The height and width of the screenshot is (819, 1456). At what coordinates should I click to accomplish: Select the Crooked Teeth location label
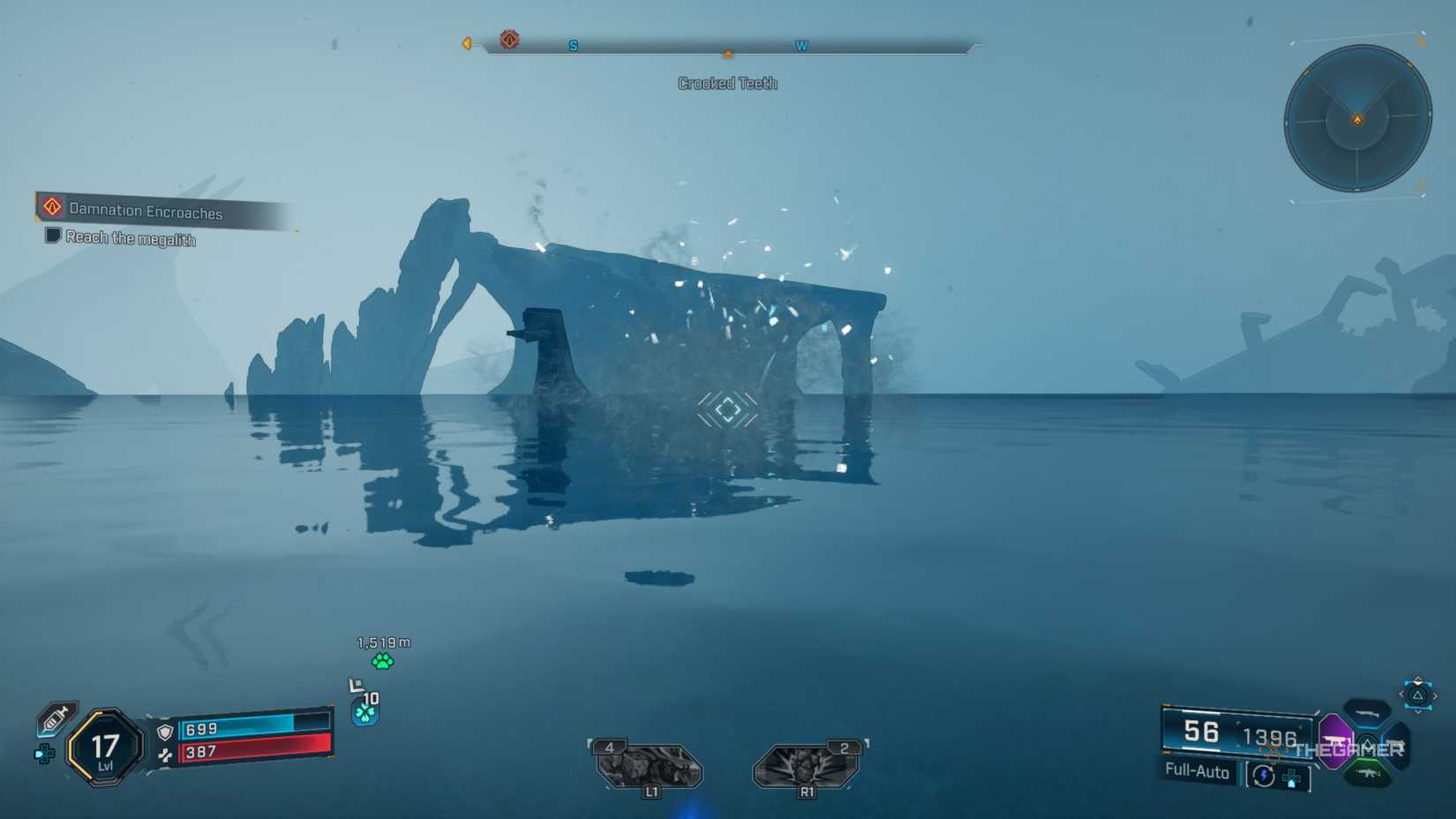727,83
